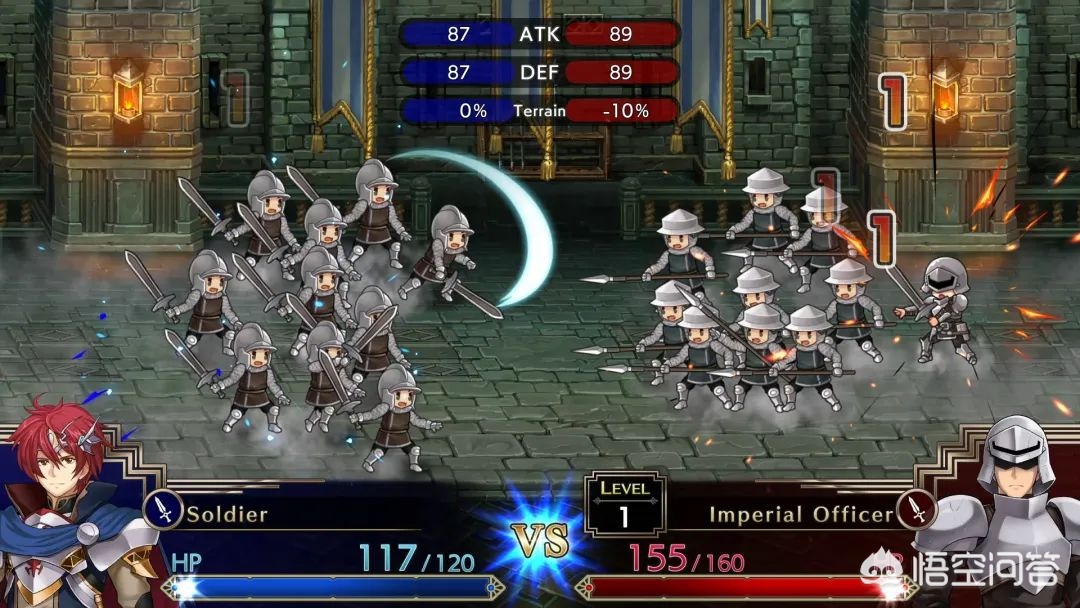
Task: Click the sword icon beside Imperial Officer
Action: tap(916, 511)
